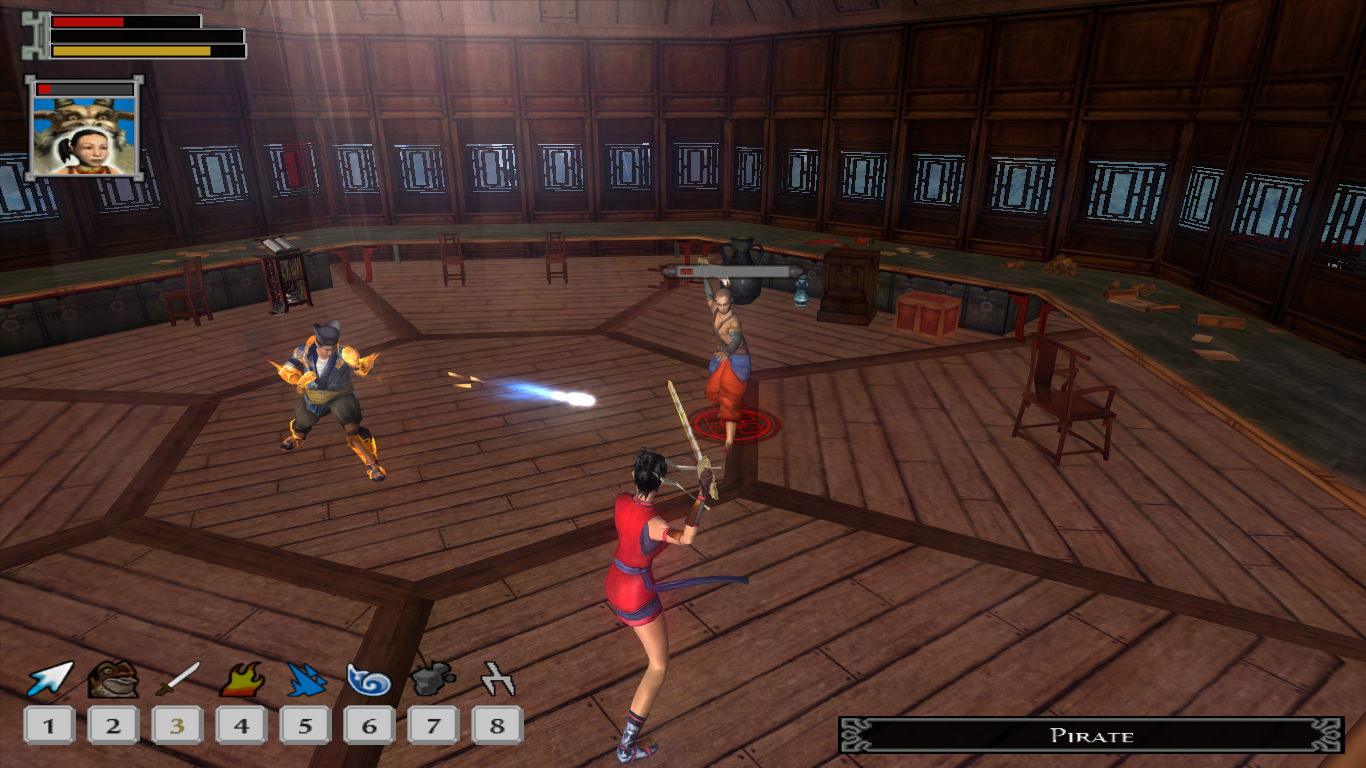Equip the sword weapon style
Viewport: 1366px width, 768px height.
click(x=178, y=680)
